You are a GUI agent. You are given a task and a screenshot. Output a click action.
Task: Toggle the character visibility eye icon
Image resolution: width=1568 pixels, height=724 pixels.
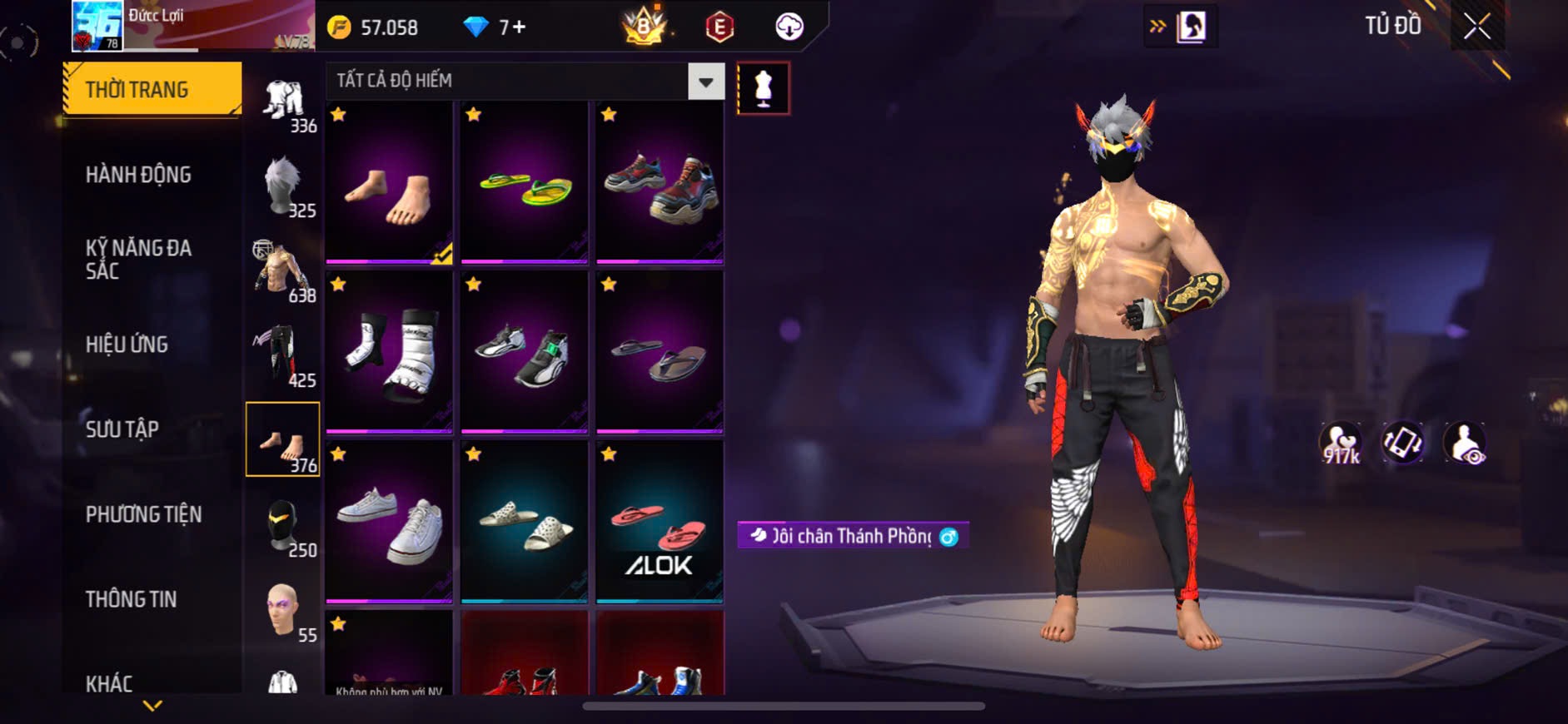[1464, 443]
